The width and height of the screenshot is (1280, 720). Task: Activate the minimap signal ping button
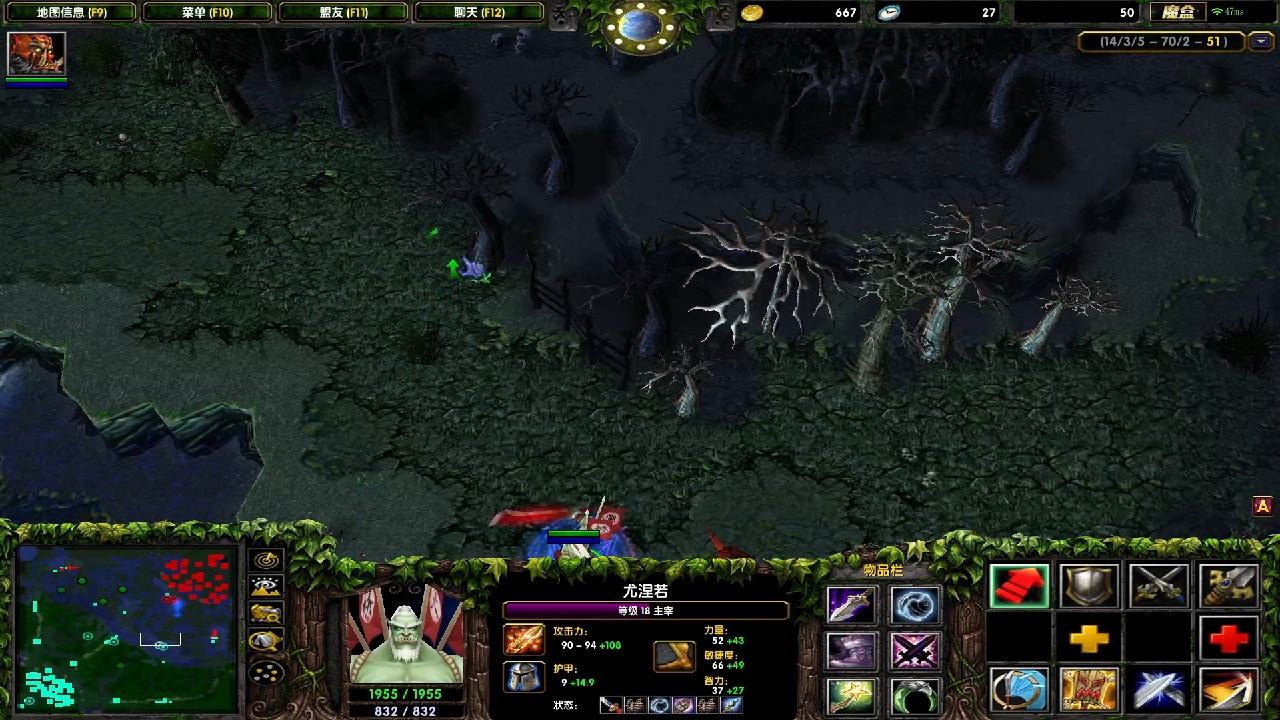tap(266, 561)
